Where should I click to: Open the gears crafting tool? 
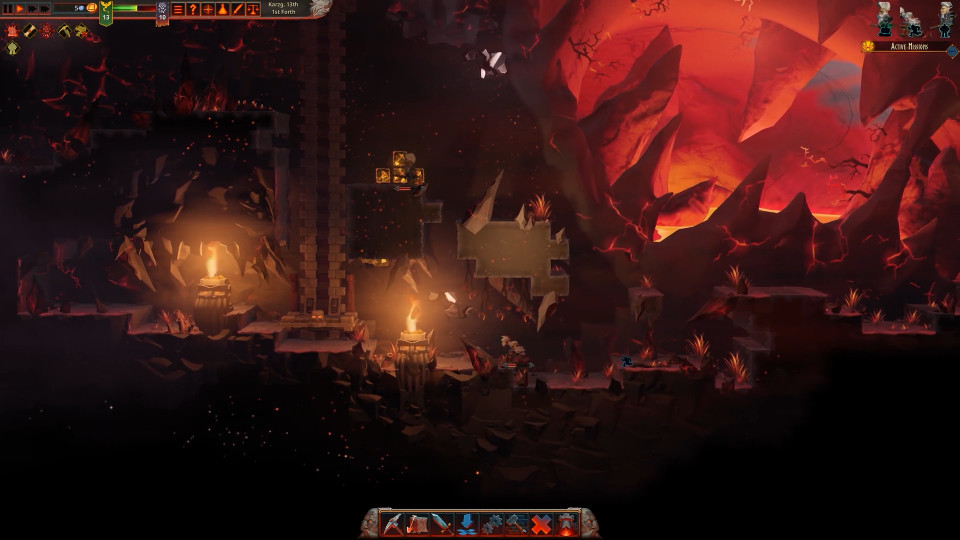492,523
